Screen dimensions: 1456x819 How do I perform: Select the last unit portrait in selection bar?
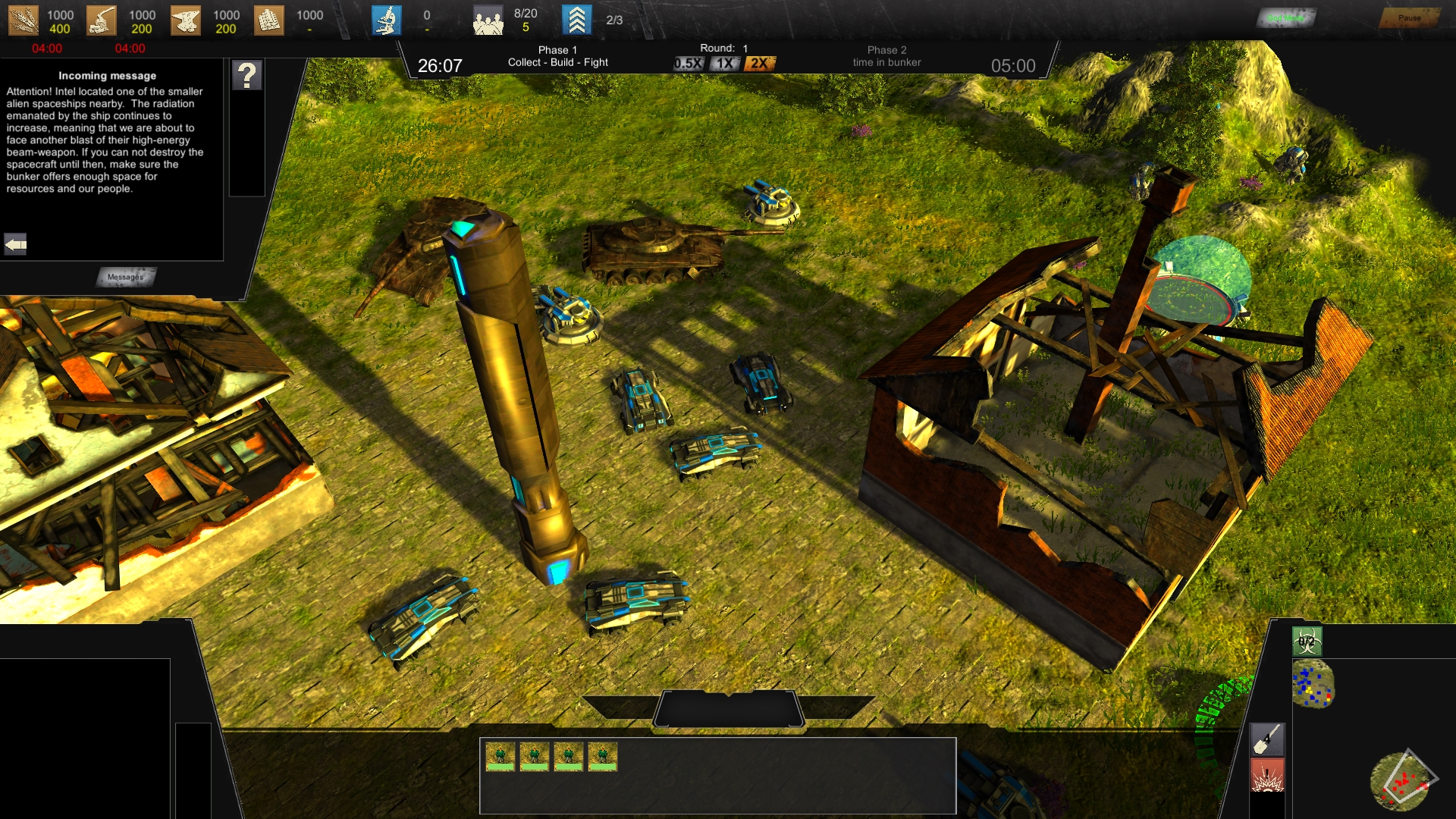tap(603, 757)
